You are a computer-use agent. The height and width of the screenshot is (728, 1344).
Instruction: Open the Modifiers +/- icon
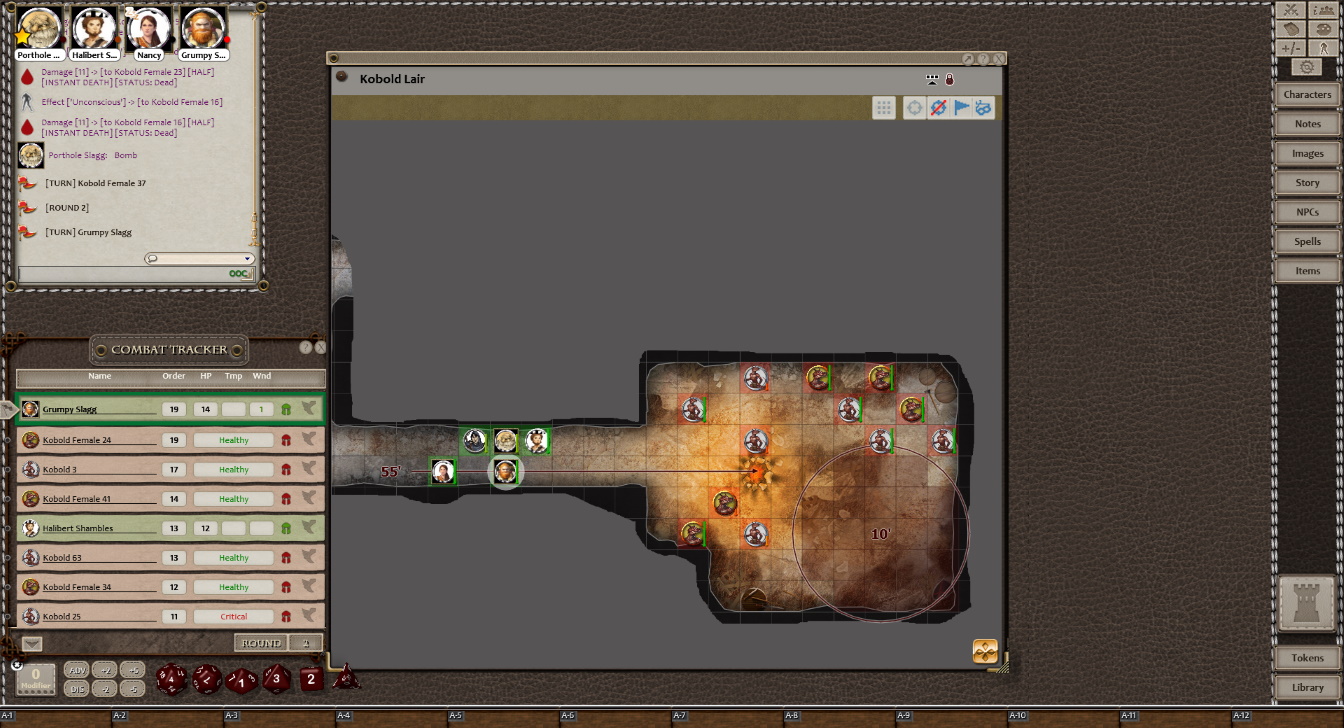[1290, 47]
